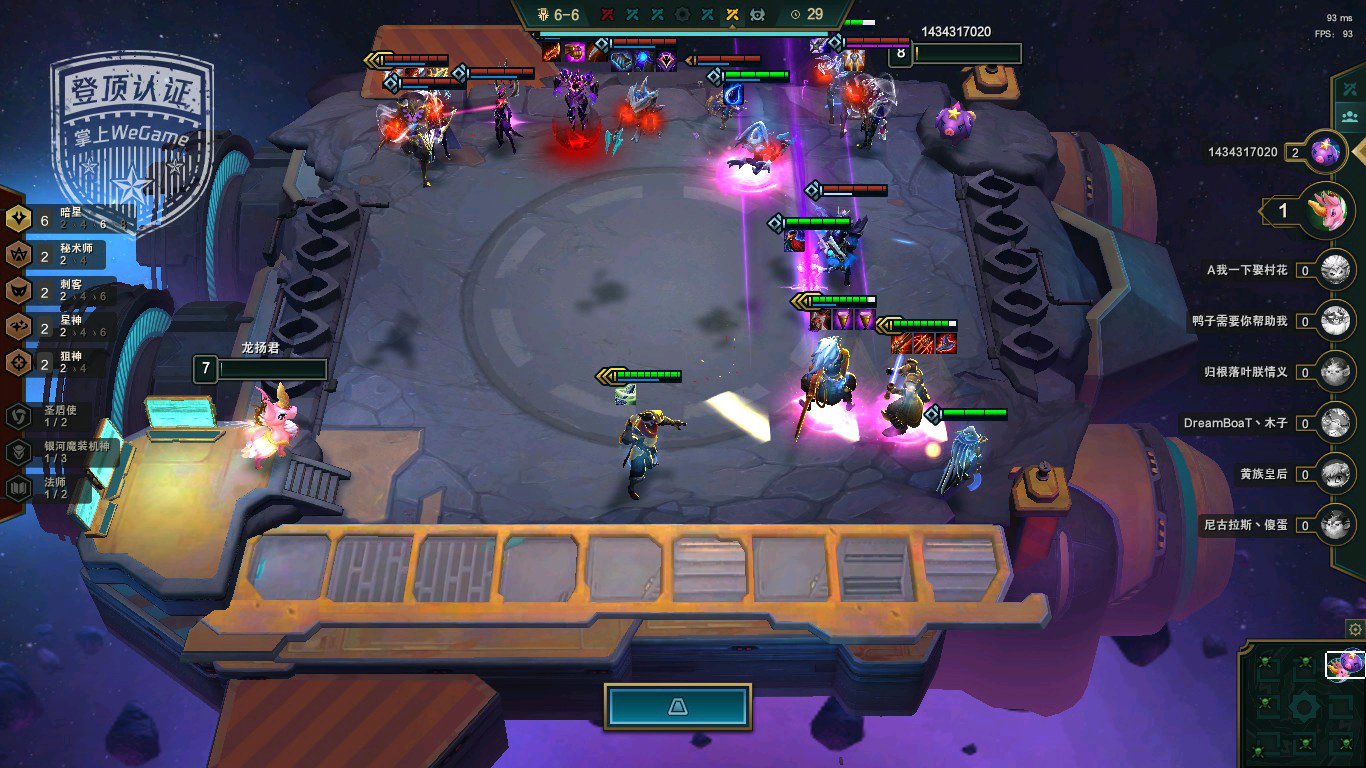The image size is (1366, 768).
Task: Click player 归根落叶朕情义 in the scoreboard
Action: (x=1335, y=371)
